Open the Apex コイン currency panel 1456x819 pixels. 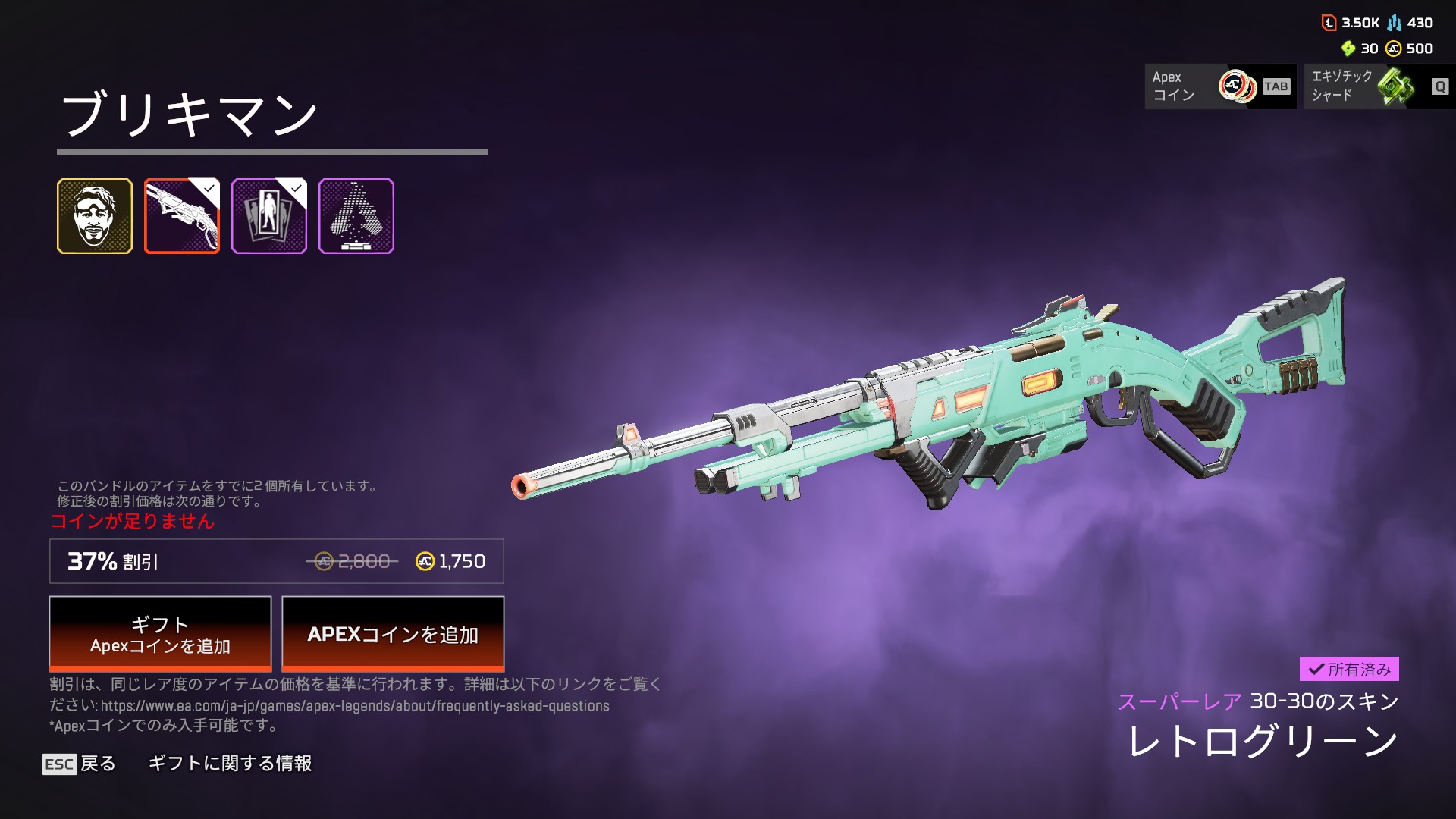click(x=1219, y=86)
